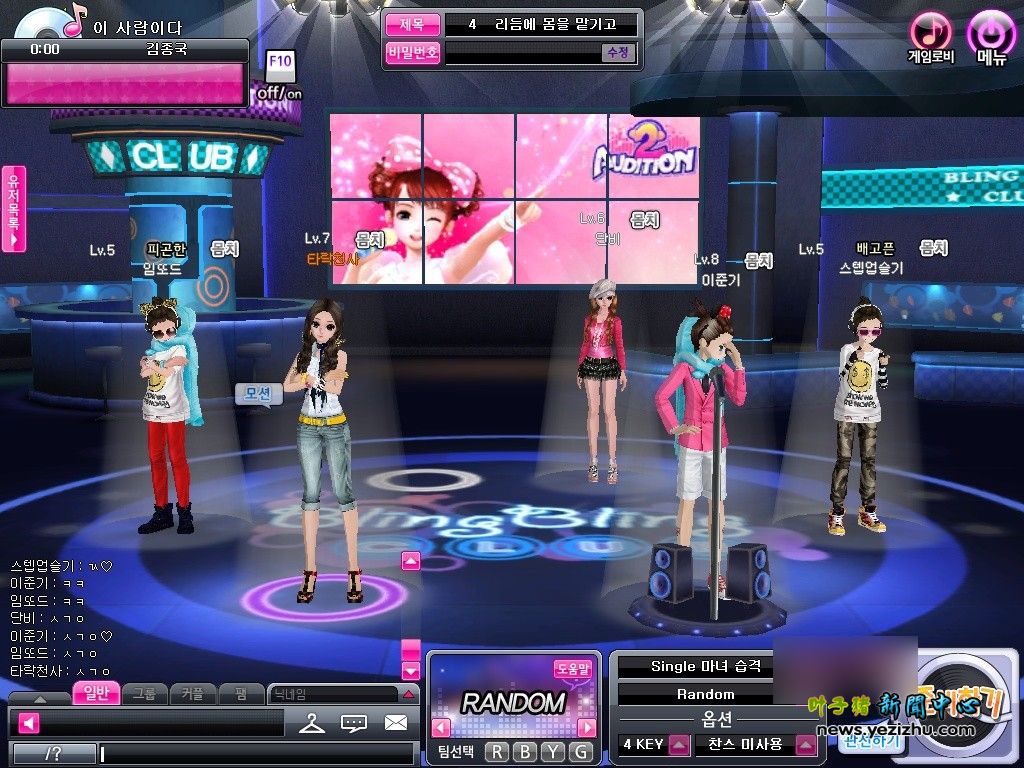Focus the chat text input field
Viewport: 1024px width, 768px height.
pyautogui.click(x=256, y=753)
